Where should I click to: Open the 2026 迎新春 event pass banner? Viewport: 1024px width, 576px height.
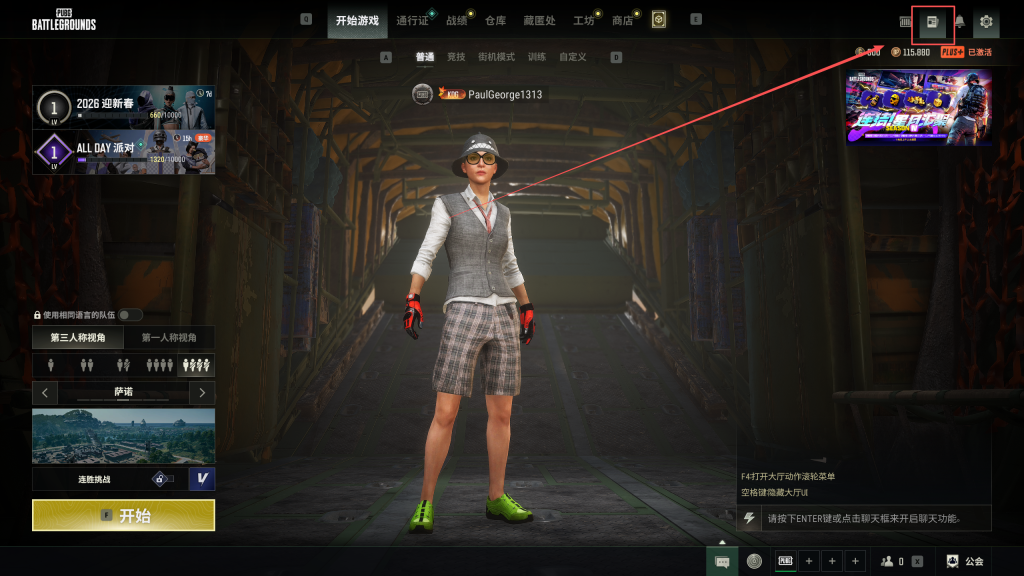124,108
